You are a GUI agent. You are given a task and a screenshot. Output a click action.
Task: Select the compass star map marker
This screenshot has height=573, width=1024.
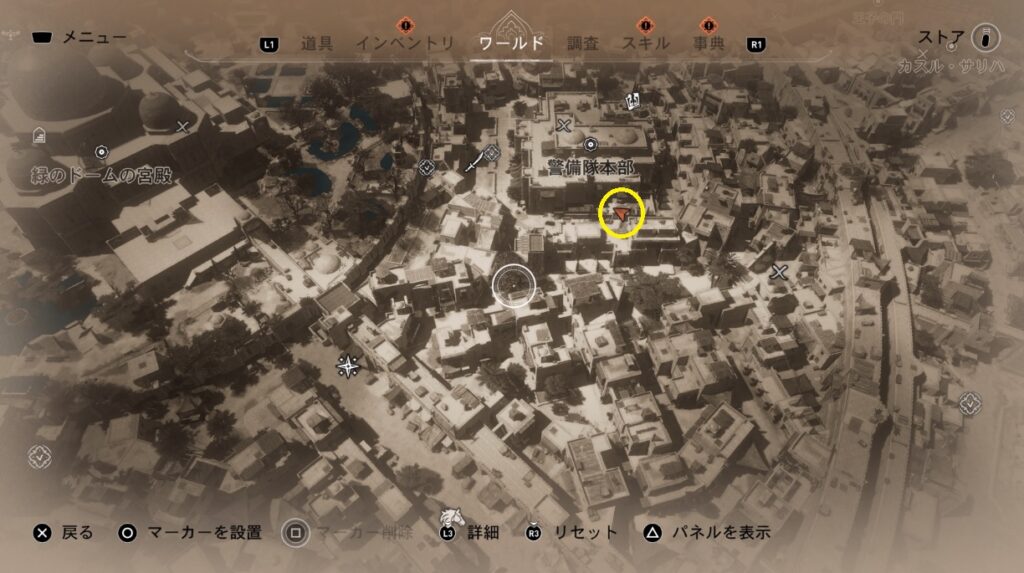[348, 366]
